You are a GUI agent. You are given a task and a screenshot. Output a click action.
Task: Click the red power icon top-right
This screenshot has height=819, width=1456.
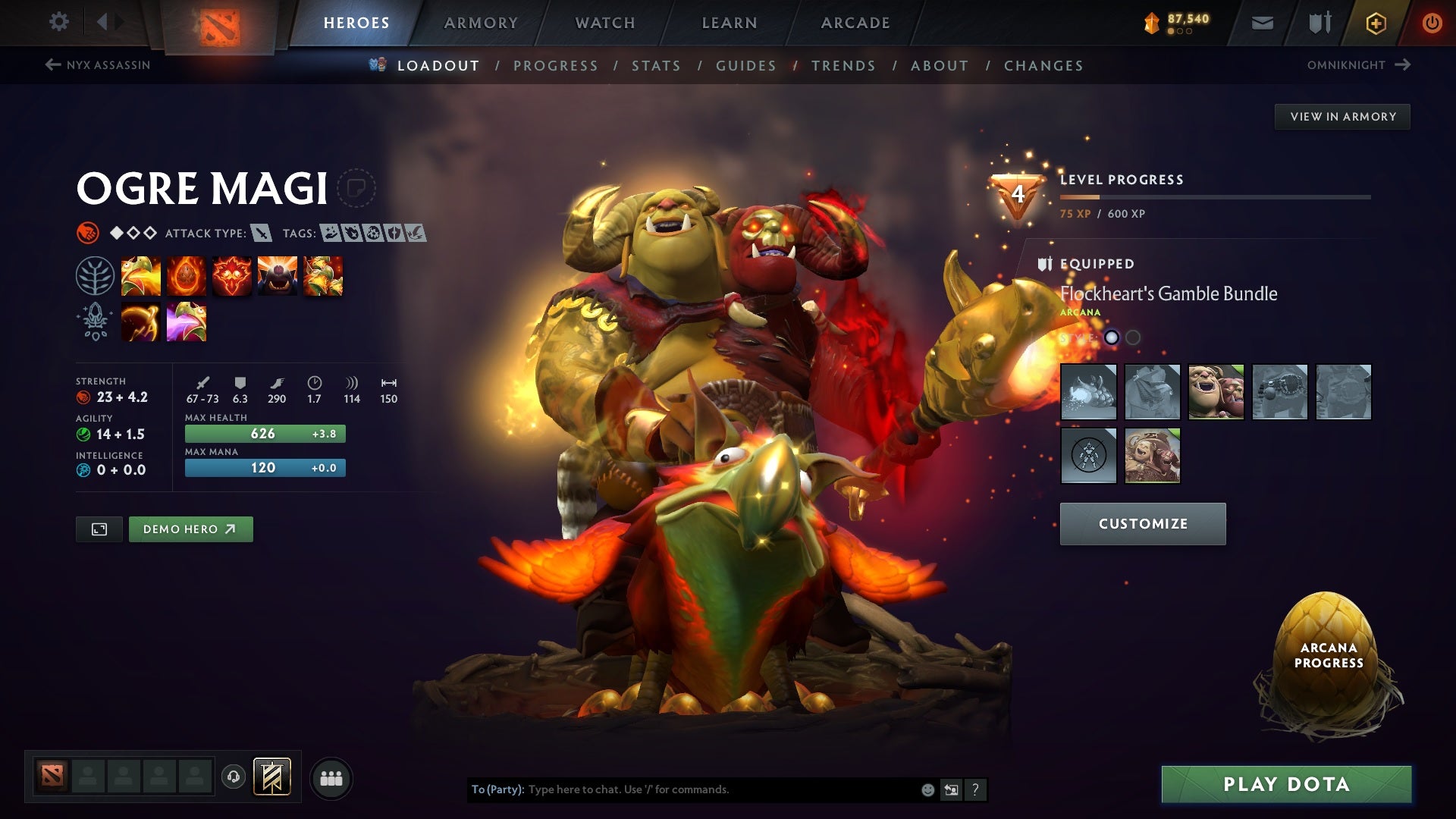[1432, 23]
